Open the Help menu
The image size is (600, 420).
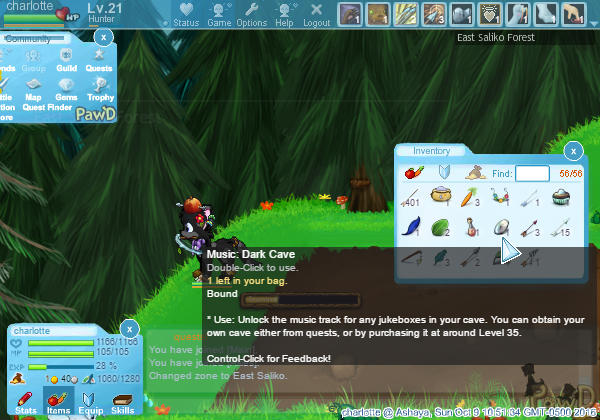[284, 14]
